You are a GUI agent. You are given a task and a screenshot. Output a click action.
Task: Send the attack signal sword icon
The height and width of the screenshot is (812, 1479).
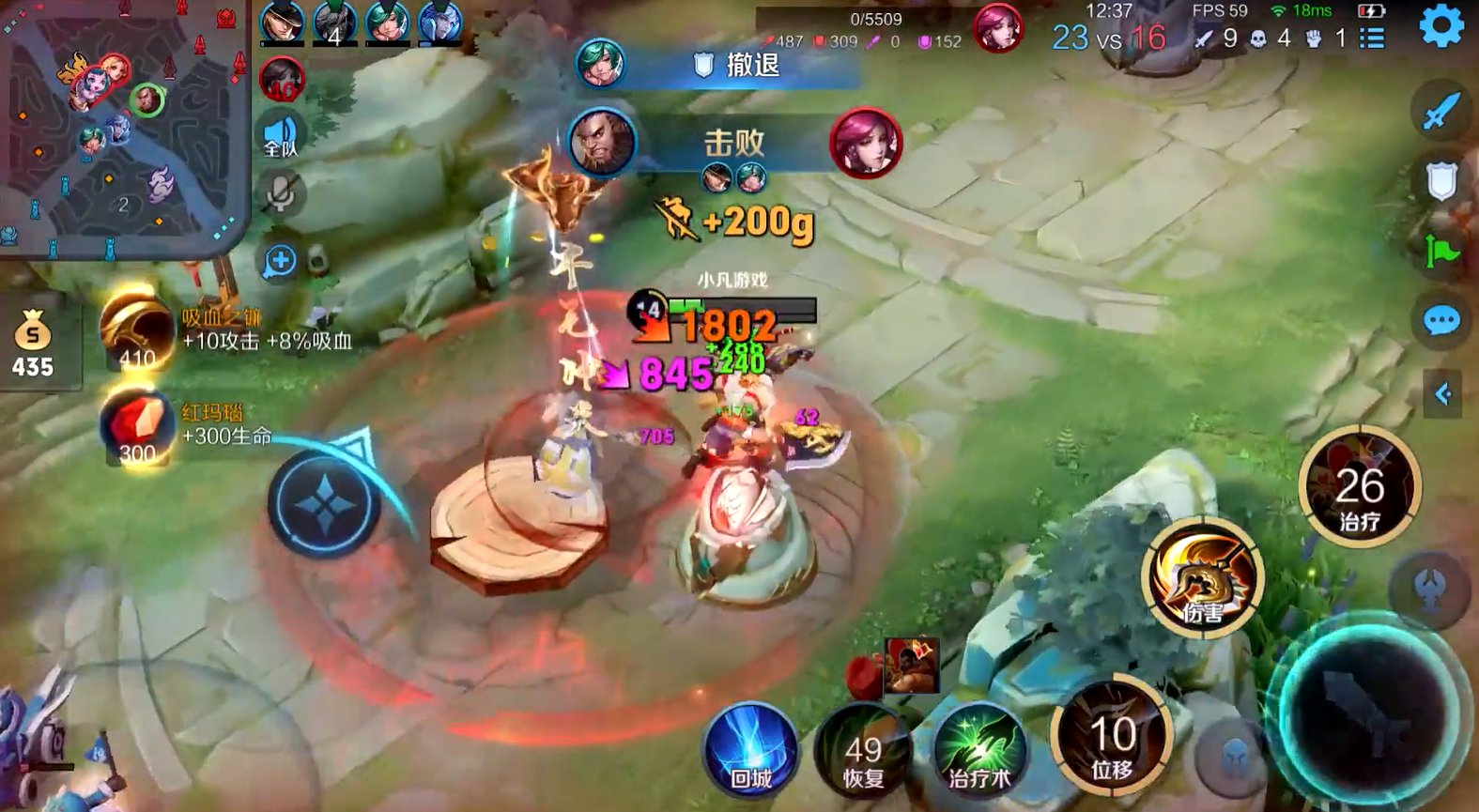click(x=1440, y=111)
